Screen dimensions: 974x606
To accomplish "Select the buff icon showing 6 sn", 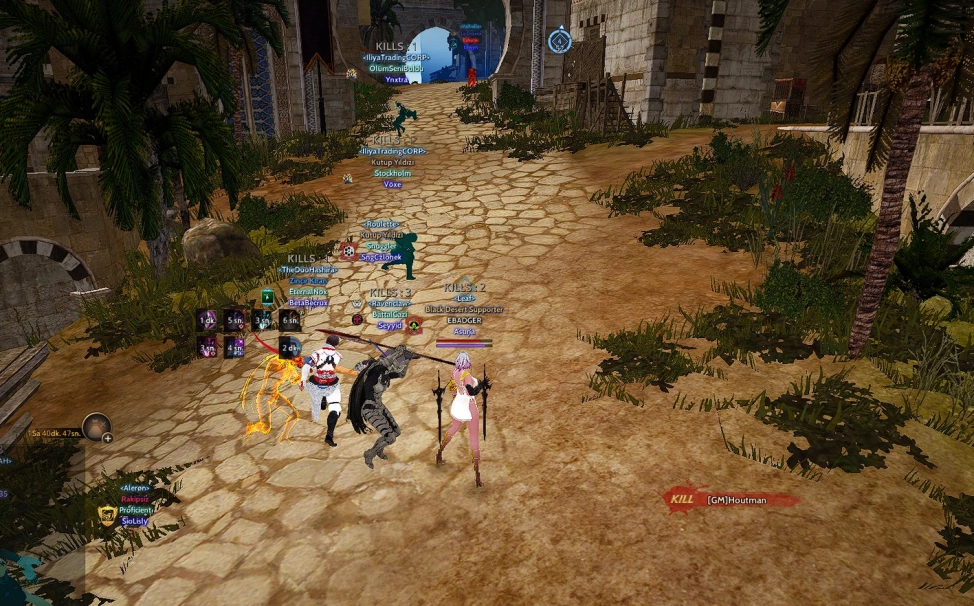I will (289, 320).
